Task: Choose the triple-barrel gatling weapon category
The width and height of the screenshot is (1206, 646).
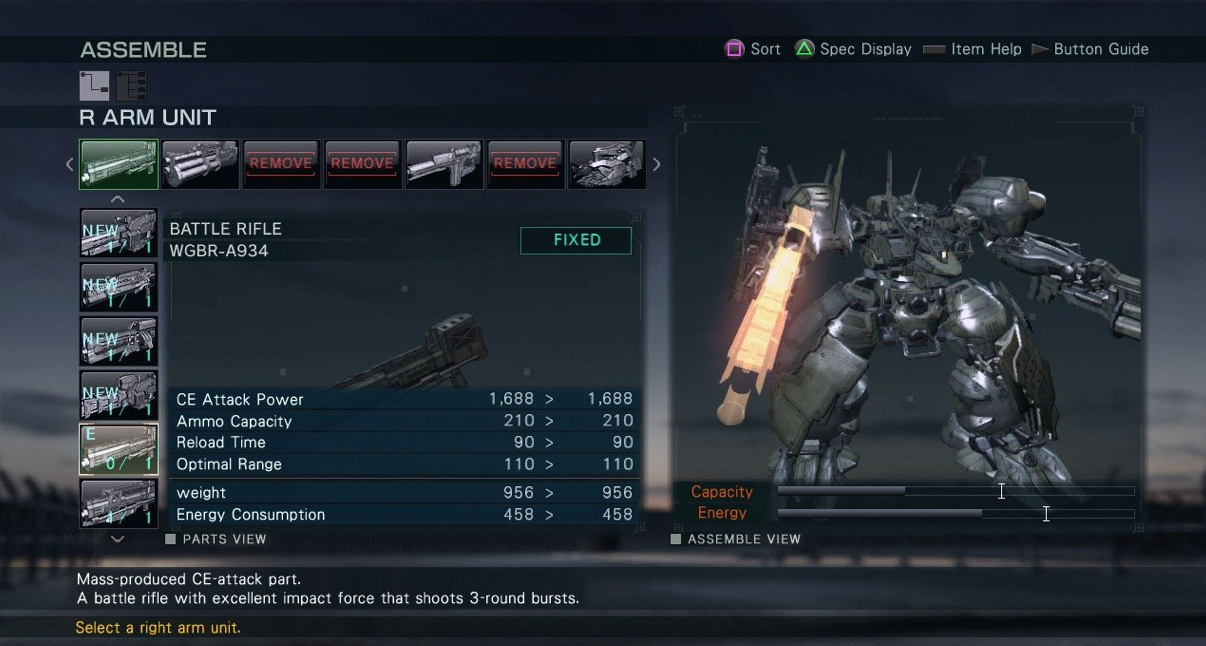Action: point(200,164)
